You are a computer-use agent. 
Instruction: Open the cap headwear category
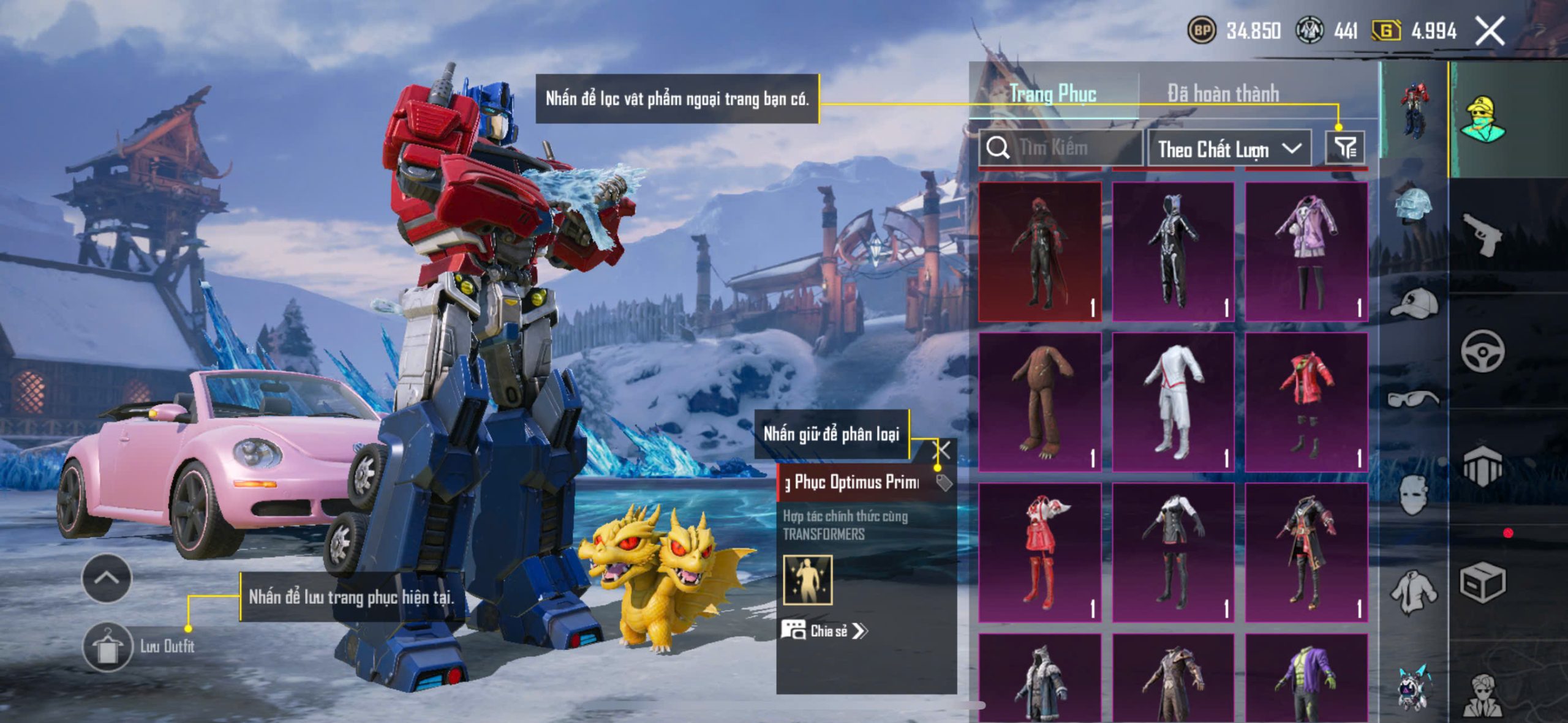pyautogui.click(x=1414, y=303)
